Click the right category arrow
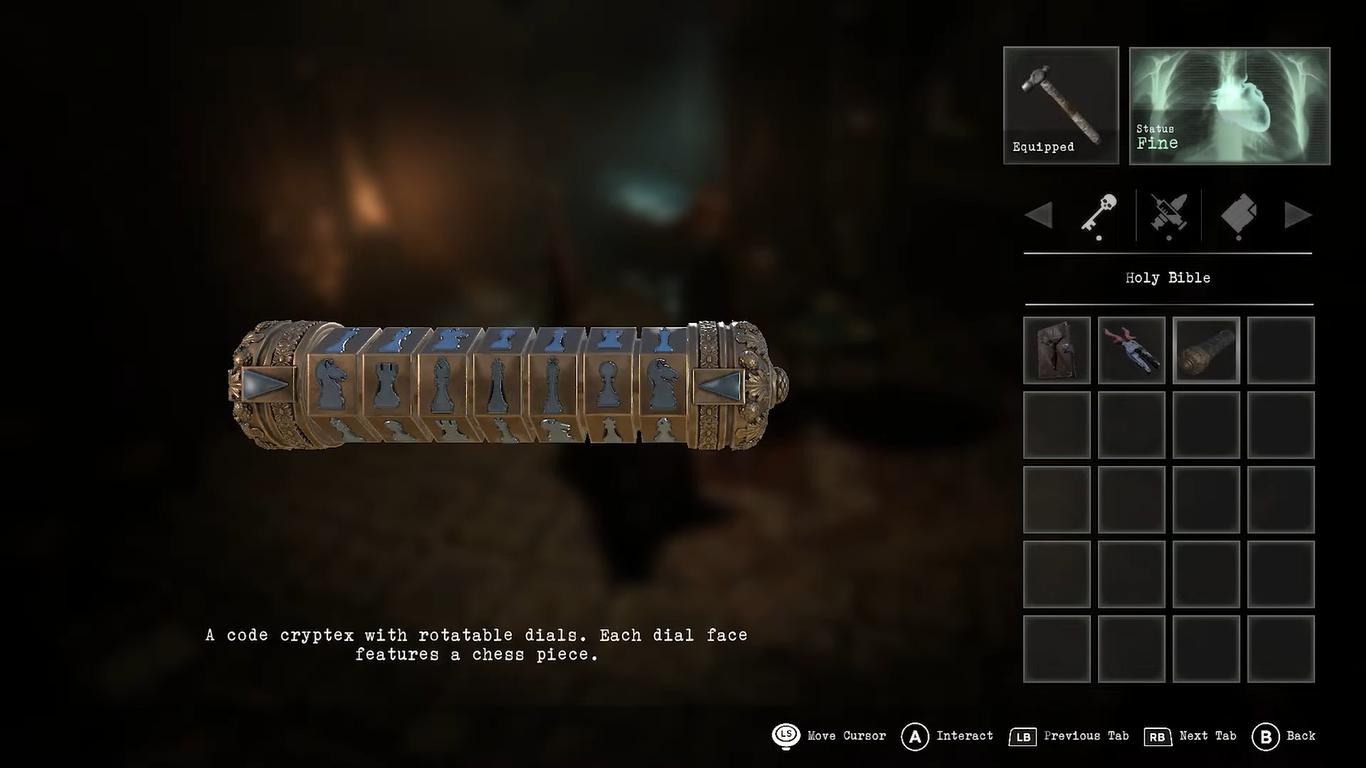This screenshot has width=1366, height=768. tap(1297, 214)
